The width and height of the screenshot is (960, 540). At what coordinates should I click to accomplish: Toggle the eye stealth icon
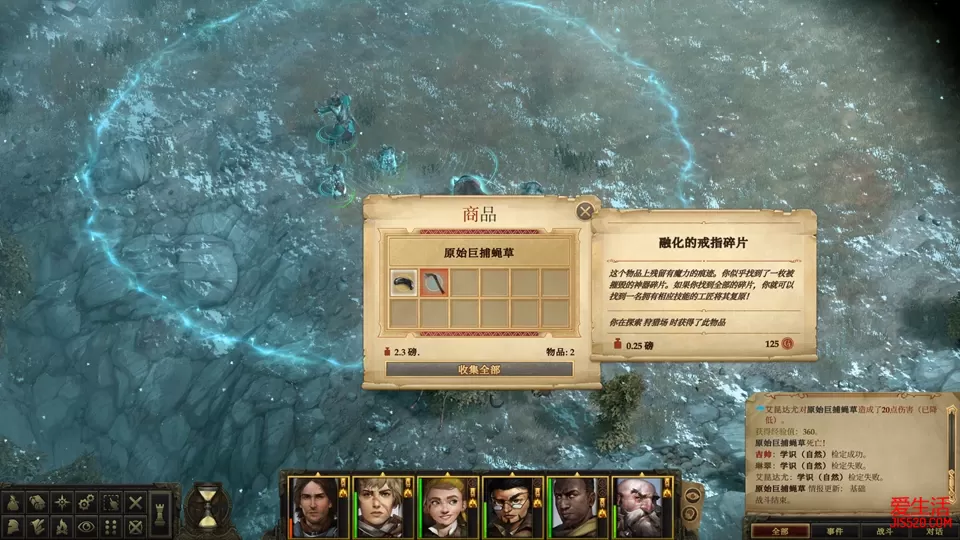click(x=87, y=526)
